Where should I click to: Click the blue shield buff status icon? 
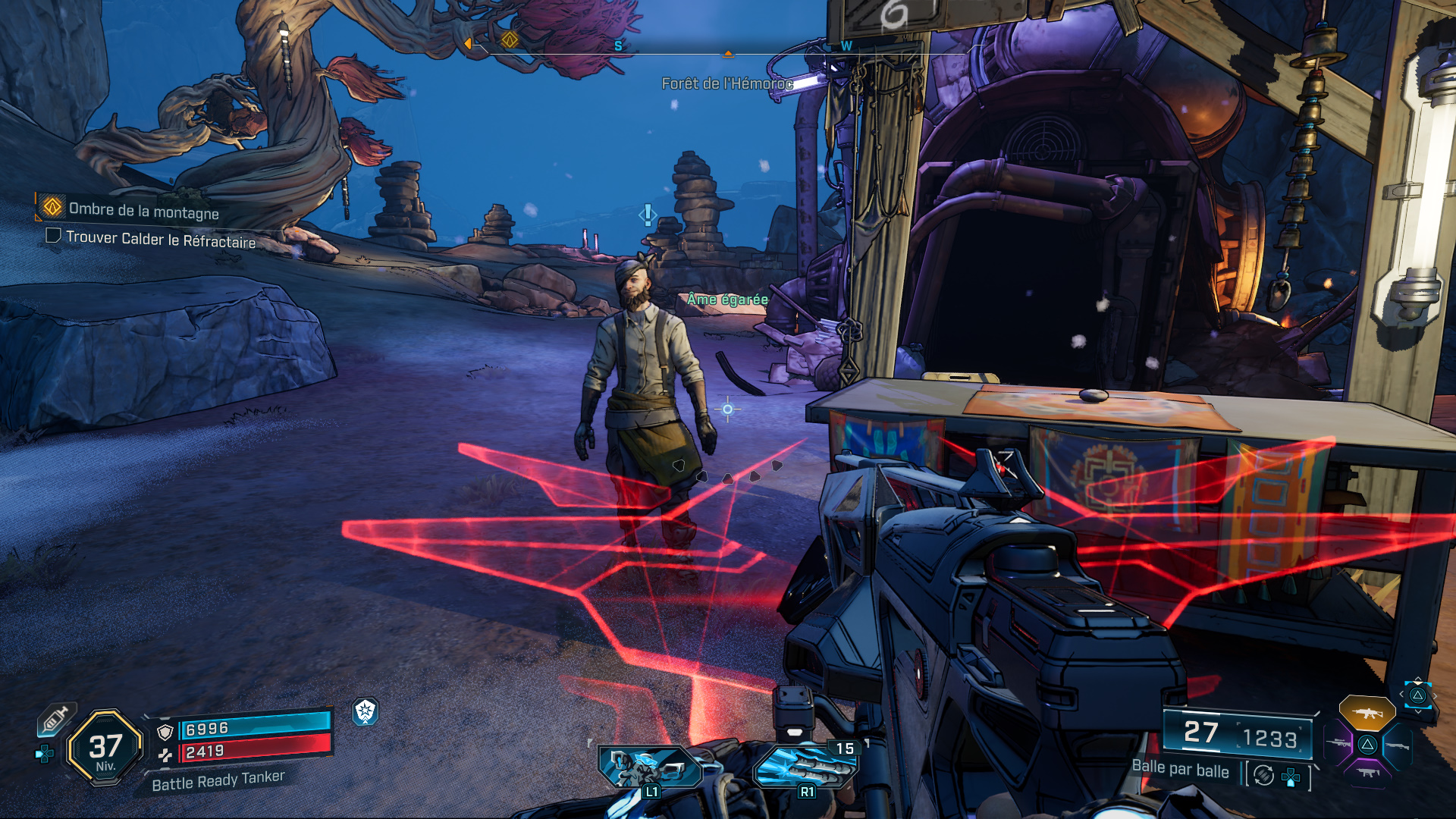pos(366,711)
